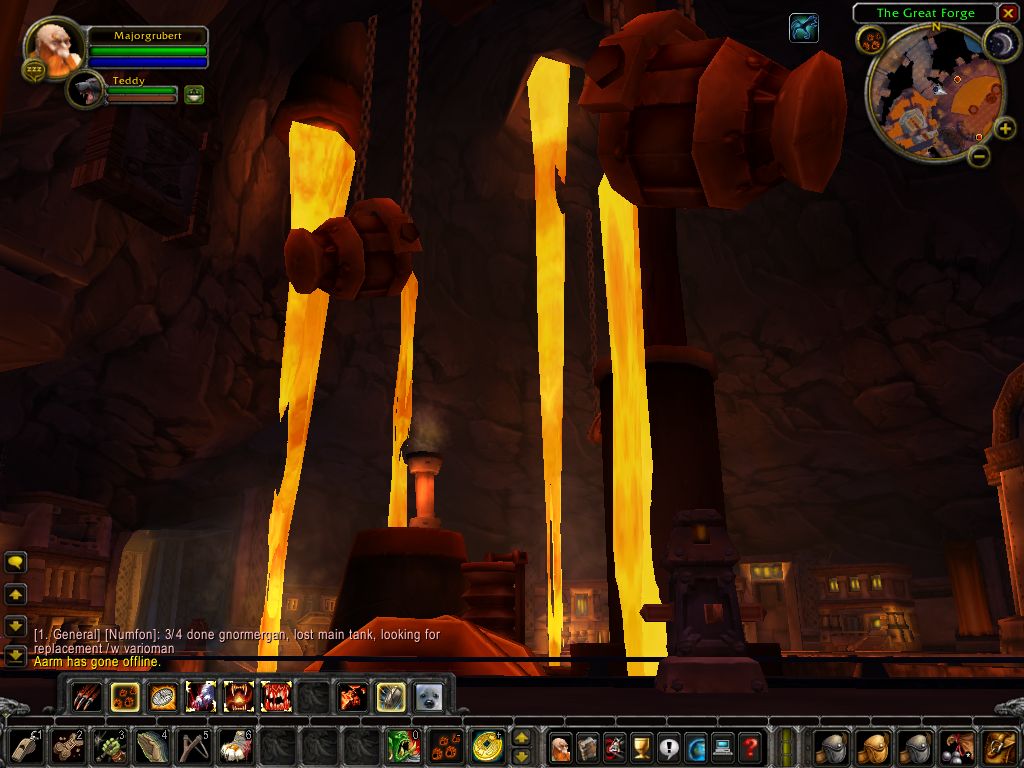Click the gold coin icon on the action bar
The image size is (1024, 768).
(488, 746)
